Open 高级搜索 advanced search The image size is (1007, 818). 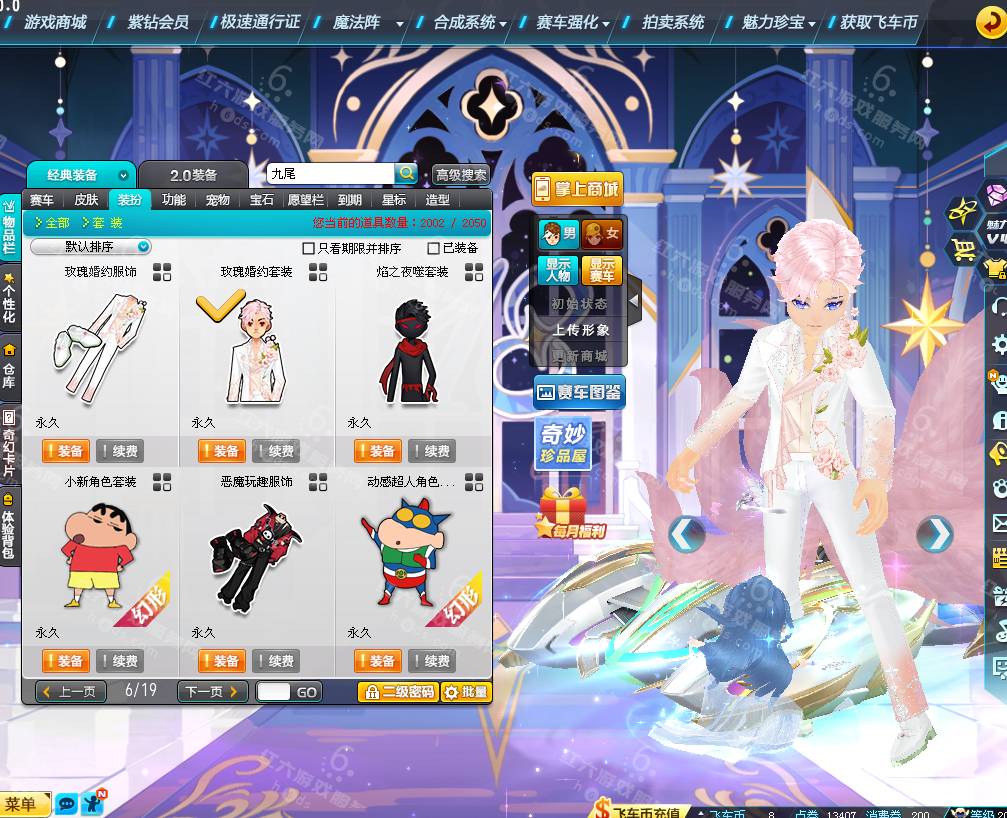point(461,175)
